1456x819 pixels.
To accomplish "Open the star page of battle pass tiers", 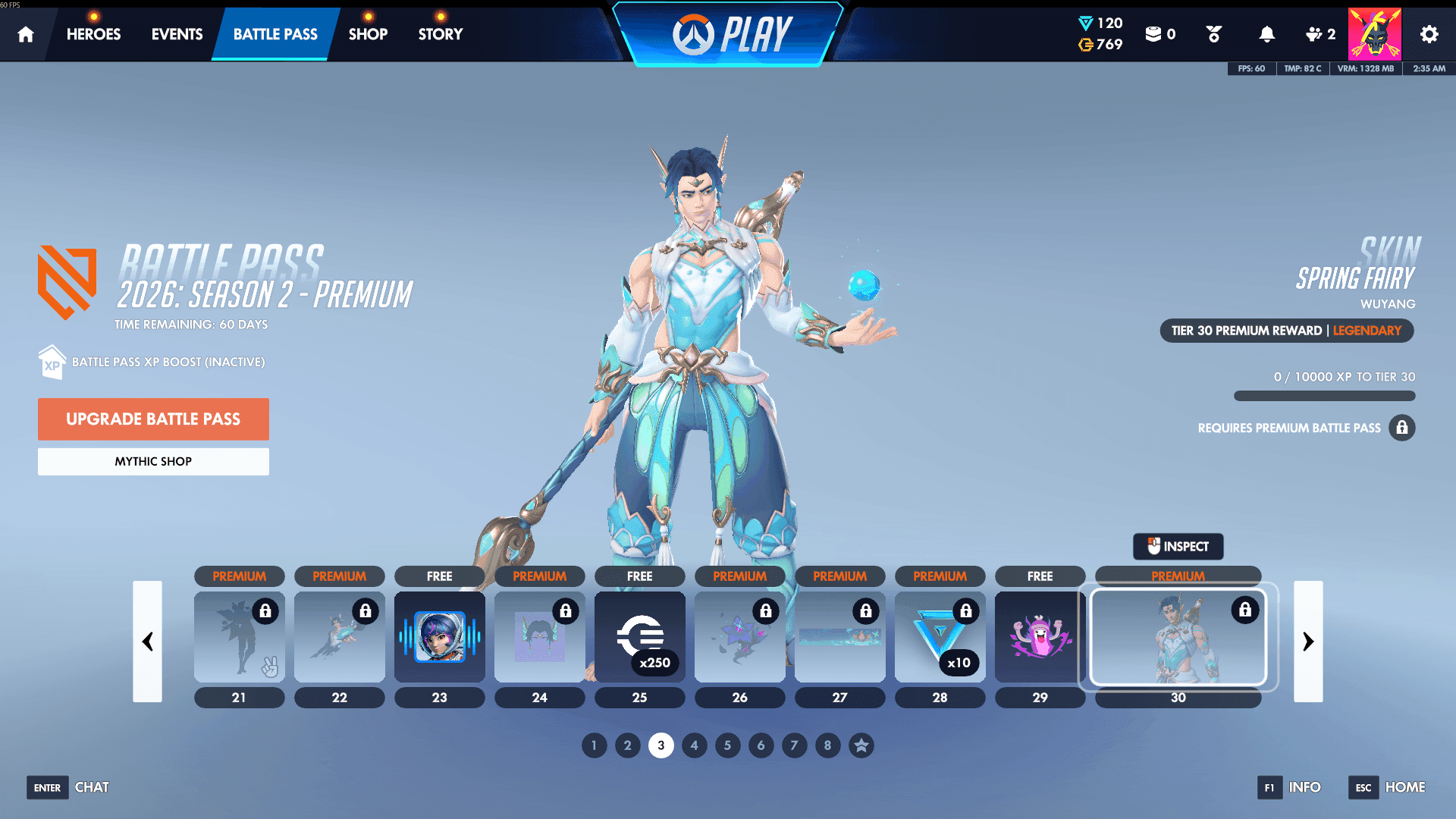I will (861, 745).
